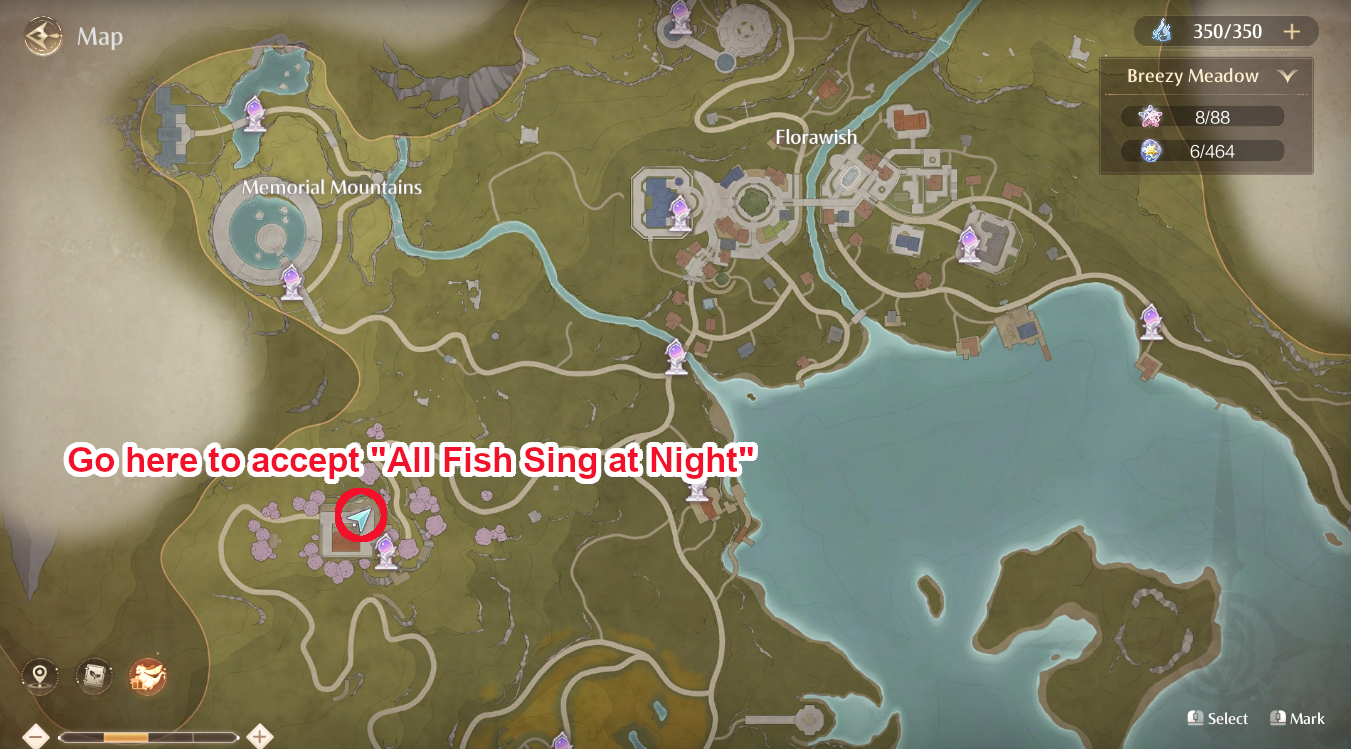Viewport: 1351px width, 749px height.
Task: Click the waypoint on the eastern shoreline
Action: (1150, 322)
